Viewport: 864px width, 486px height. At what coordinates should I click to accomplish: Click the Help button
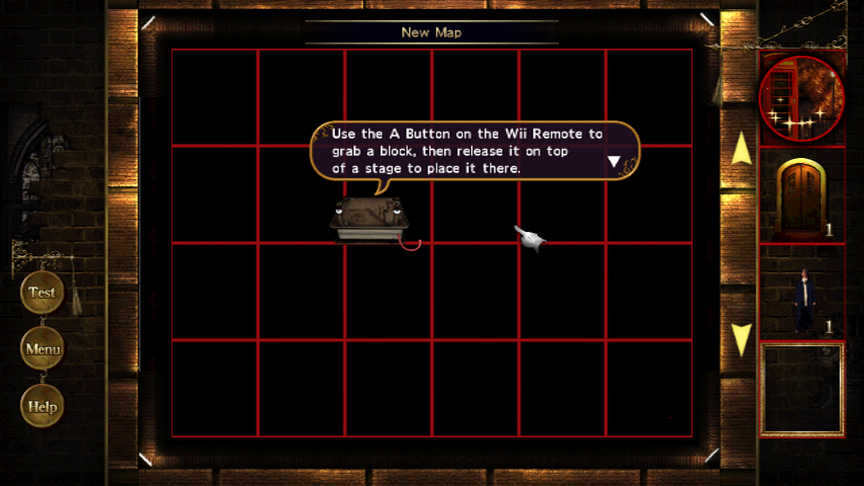42,407
